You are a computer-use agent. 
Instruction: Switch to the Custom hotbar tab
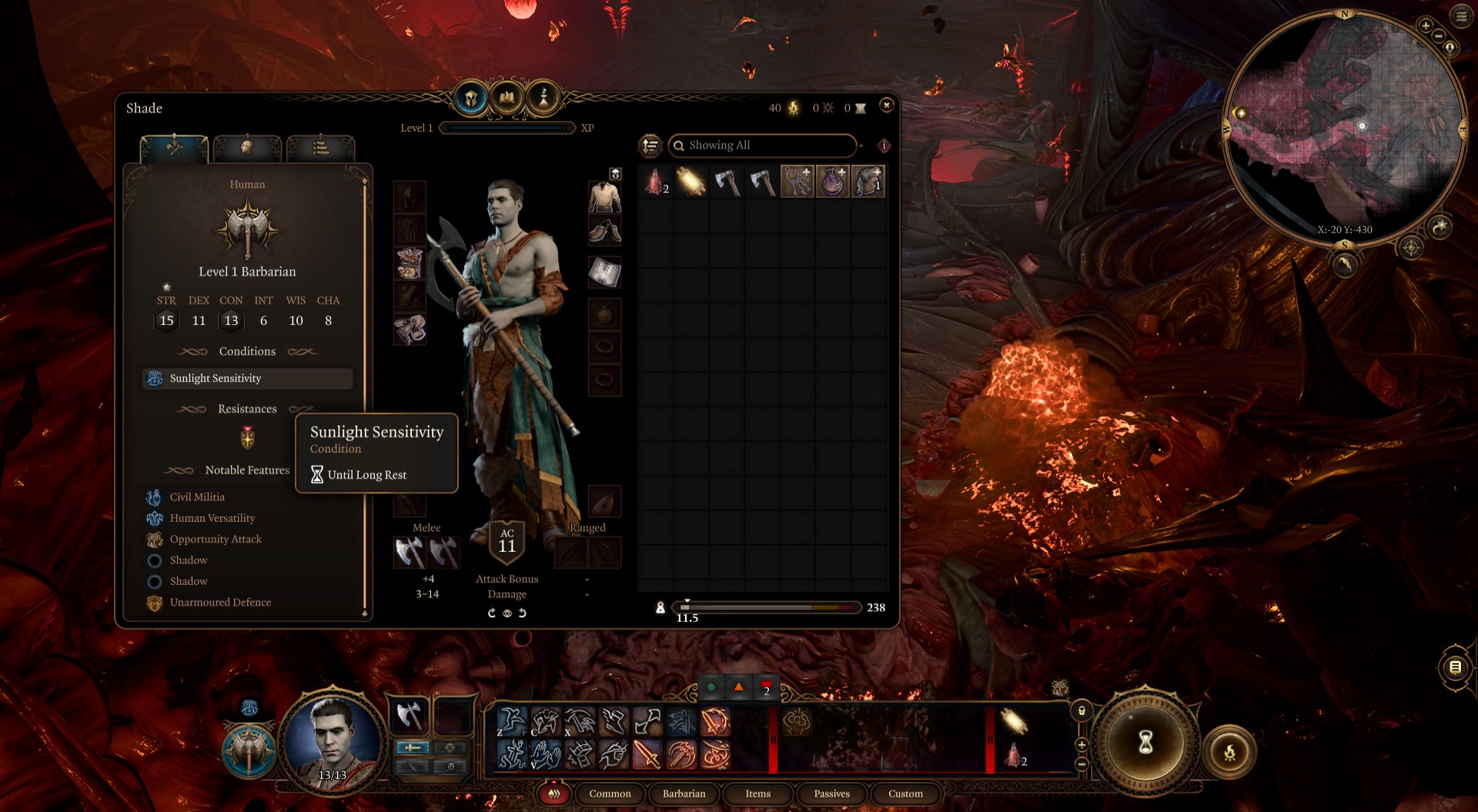pos(905,794)
